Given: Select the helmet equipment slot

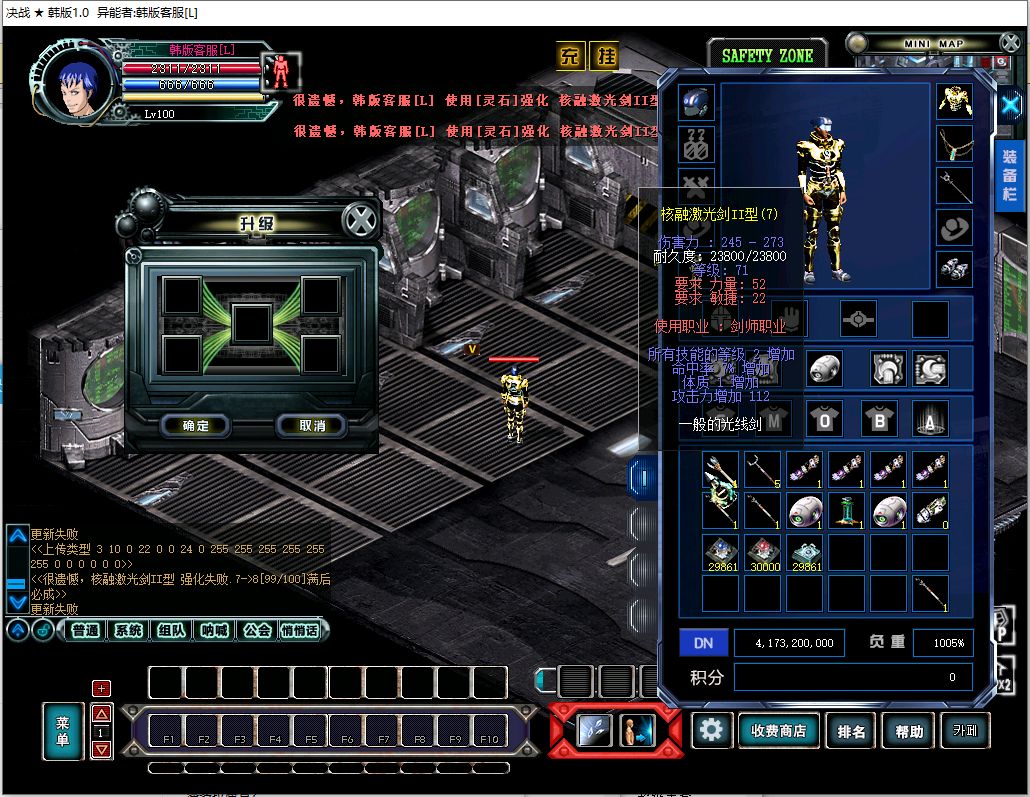Looking at the screenshot, I should pyautogui.click(x=696, y=102).
